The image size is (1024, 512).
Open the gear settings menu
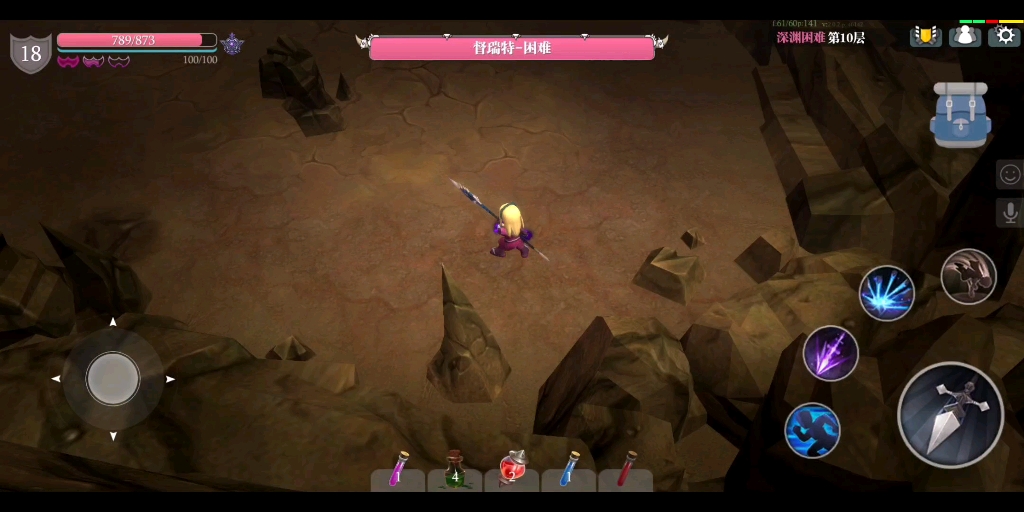coord(1004,36)
